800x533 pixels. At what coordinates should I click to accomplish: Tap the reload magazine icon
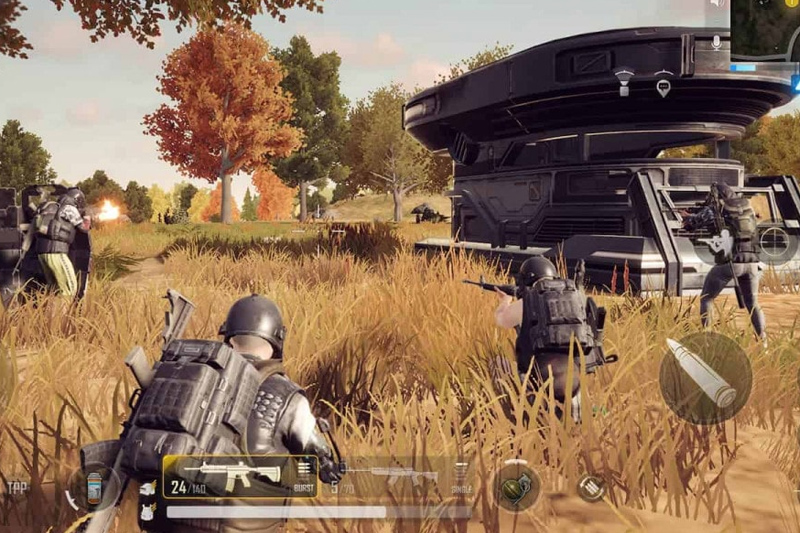[591, 488]
